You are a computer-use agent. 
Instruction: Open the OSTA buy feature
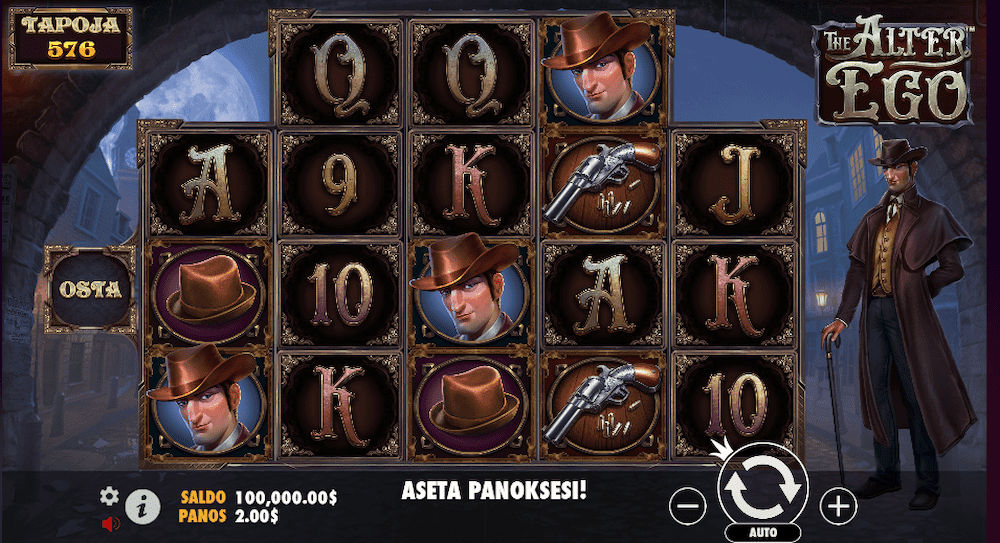point(91,289)
